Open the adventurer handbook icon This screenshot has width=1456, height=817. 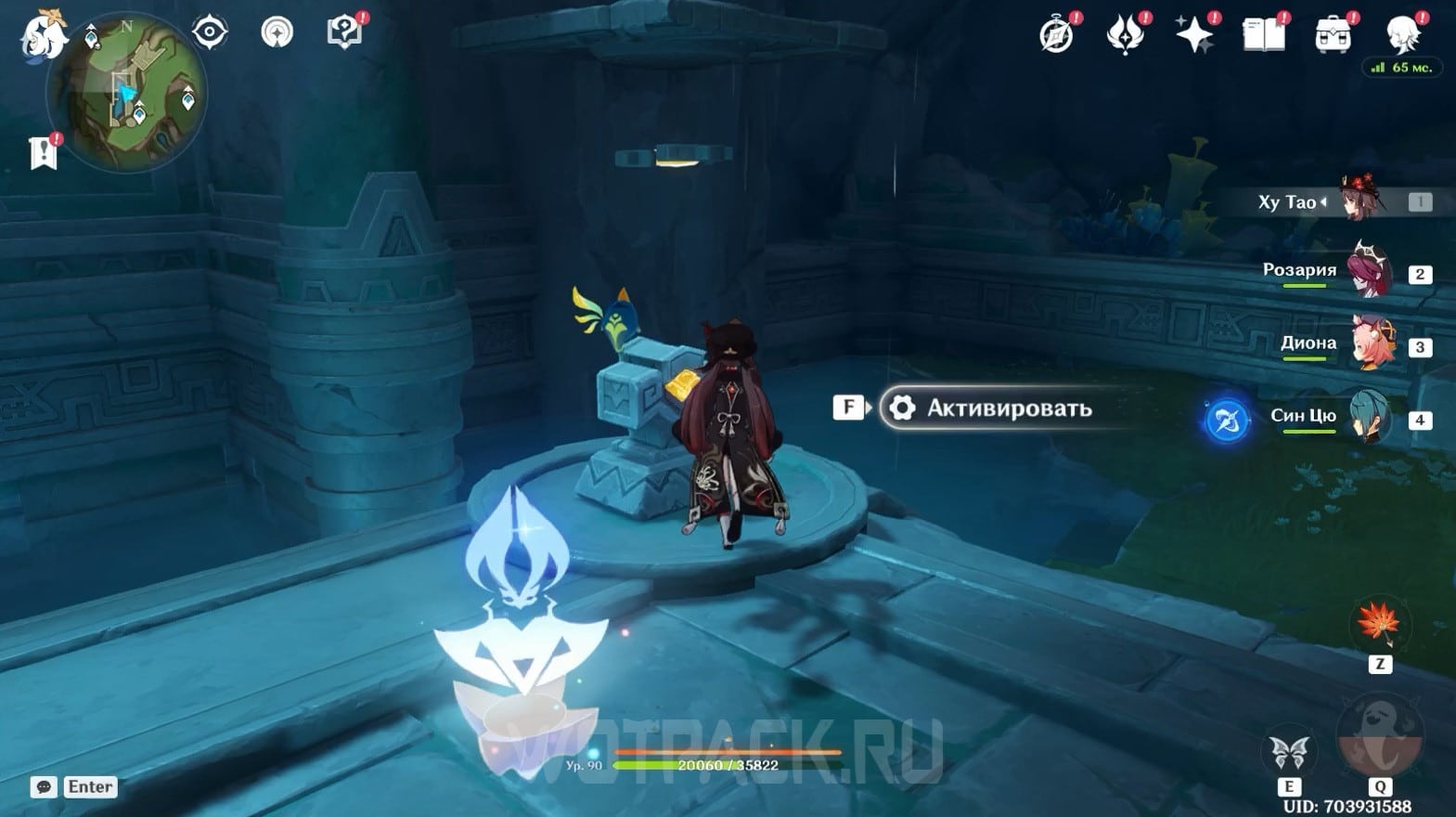point(1263,35)
